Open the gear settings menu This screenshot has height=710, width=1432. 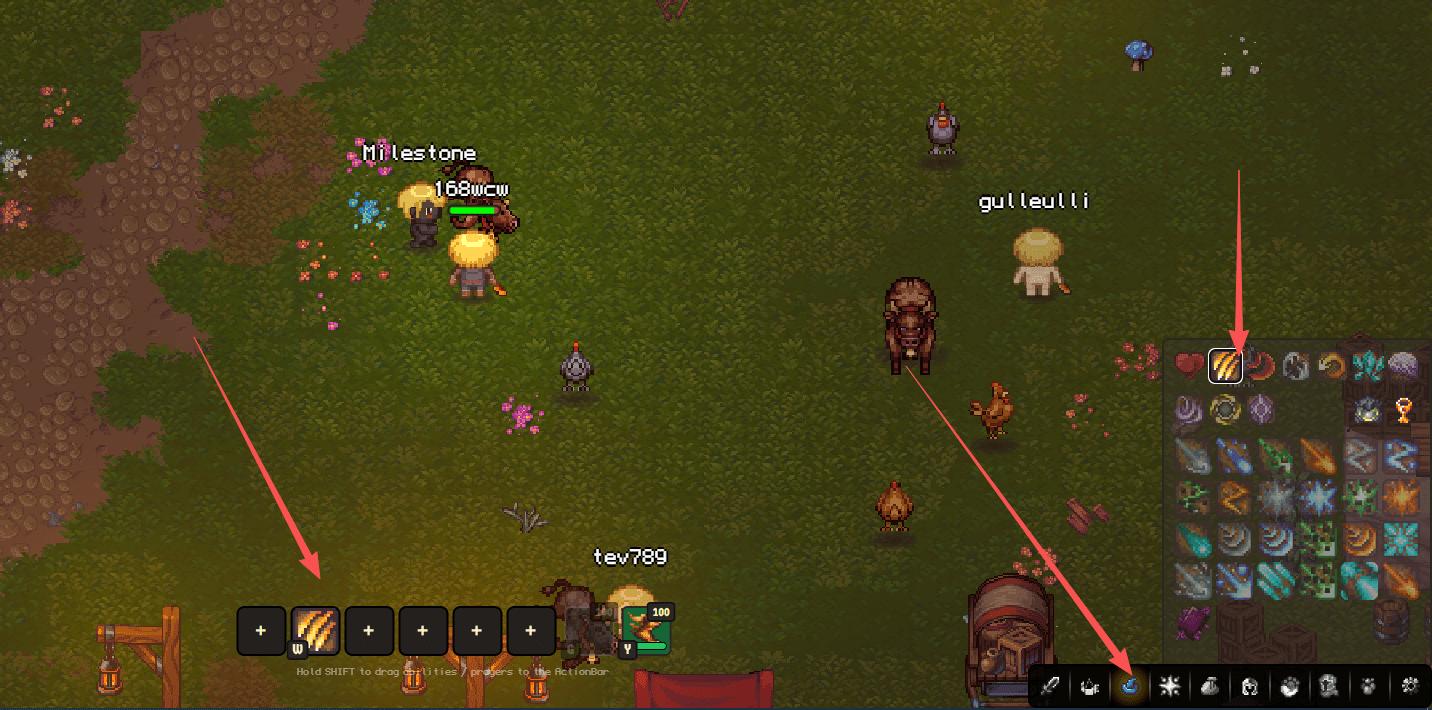pos(1411,686)
